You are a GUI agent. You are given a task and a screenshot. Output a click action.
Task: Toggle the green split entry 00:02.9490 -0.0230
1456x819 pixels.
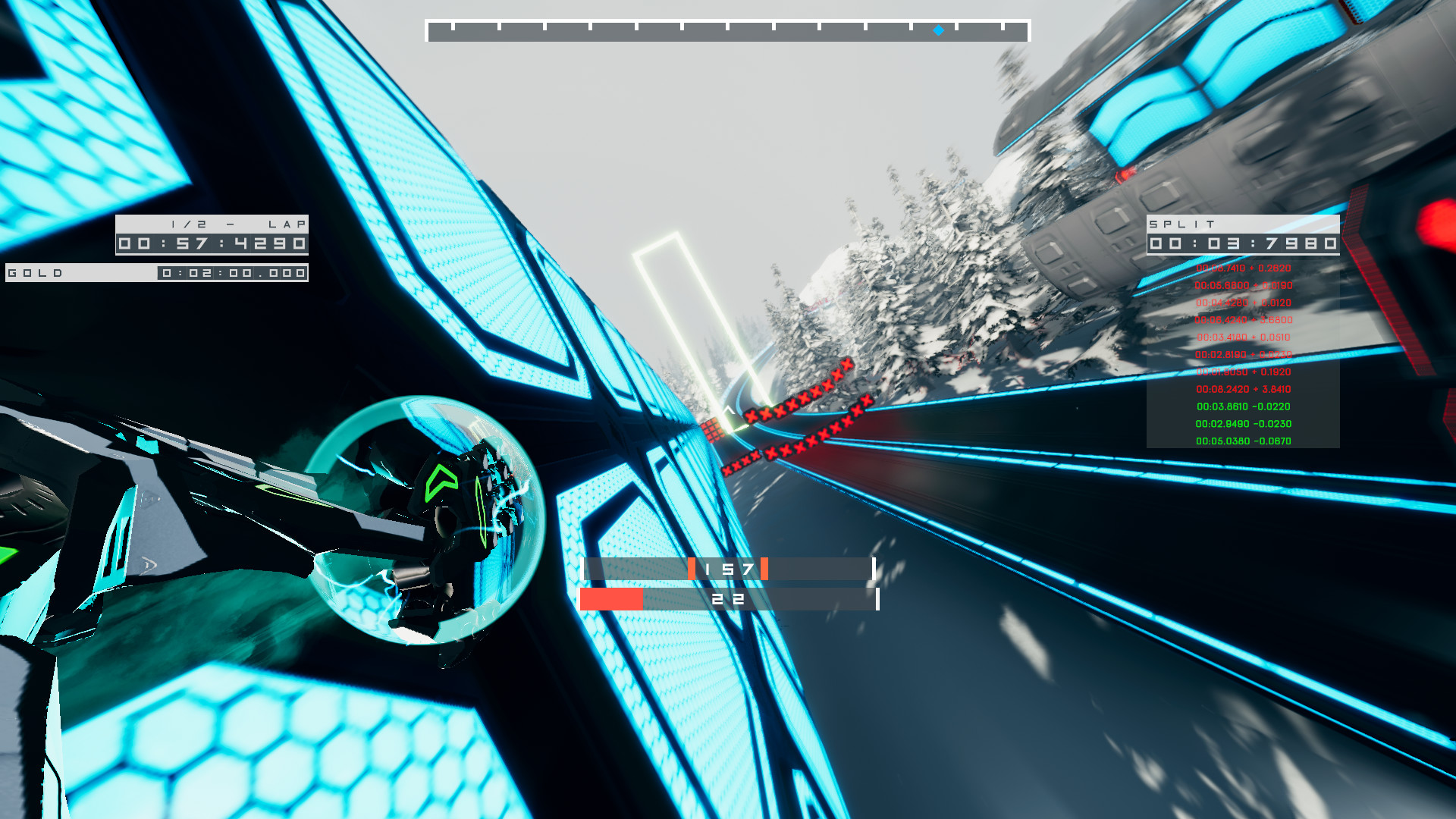point(1243,424)
